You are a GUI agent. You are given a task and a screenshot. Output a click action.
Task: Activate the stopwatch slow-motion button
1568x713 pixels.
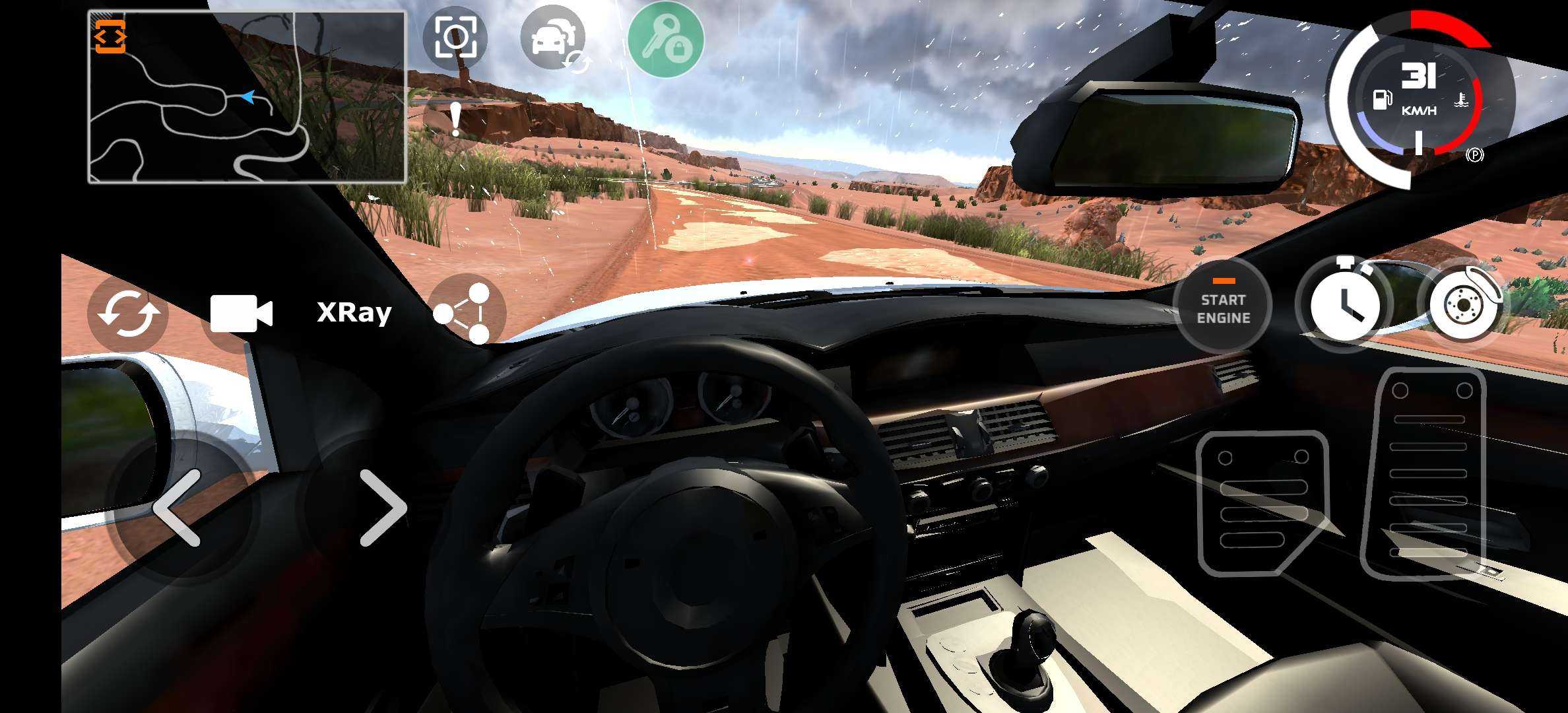pos(1344,304)
